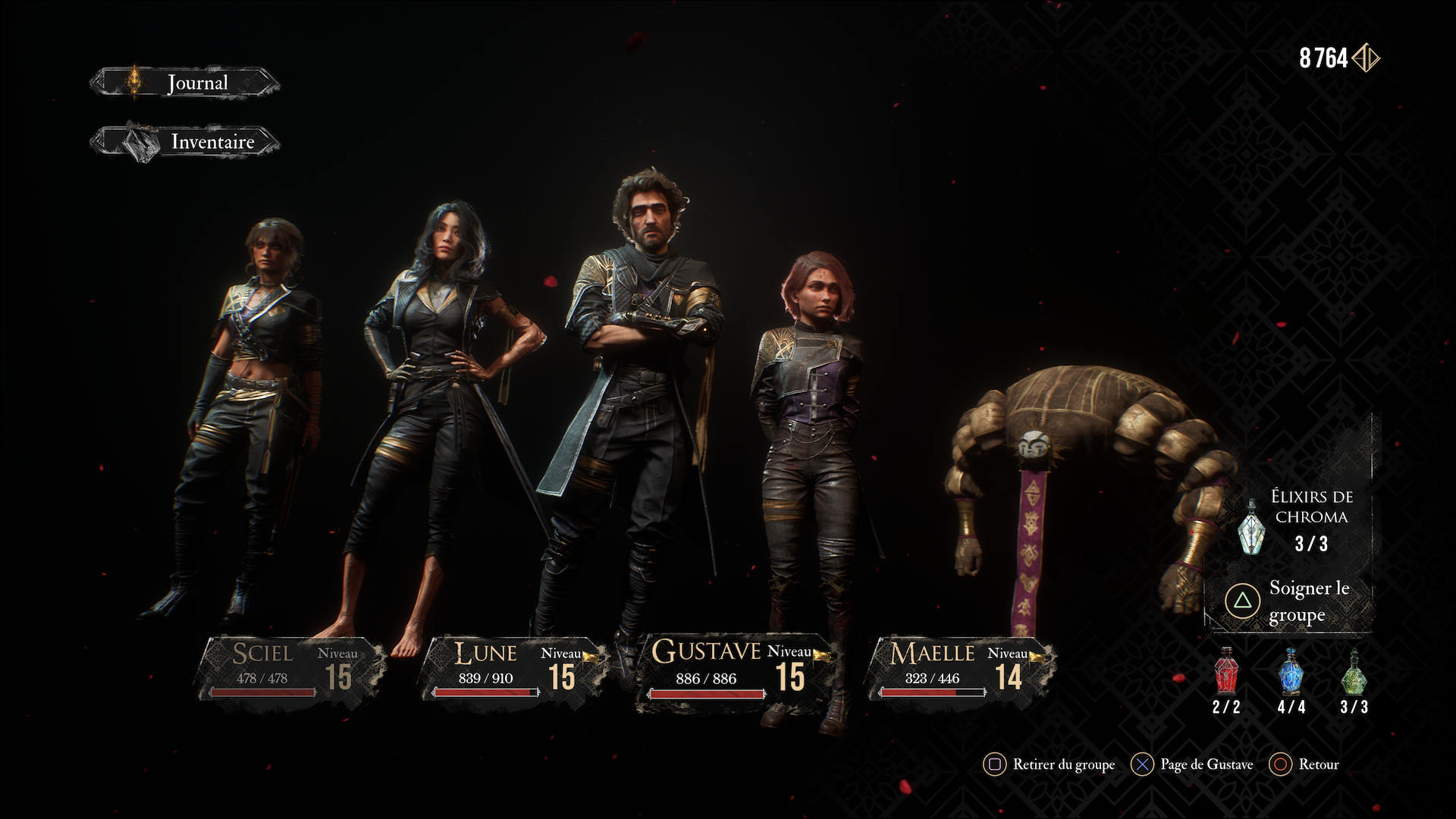The width and height of the screenshot is (1456, 819).
Task: Select the green potion flask
Action: click(x=1354, y=672)
